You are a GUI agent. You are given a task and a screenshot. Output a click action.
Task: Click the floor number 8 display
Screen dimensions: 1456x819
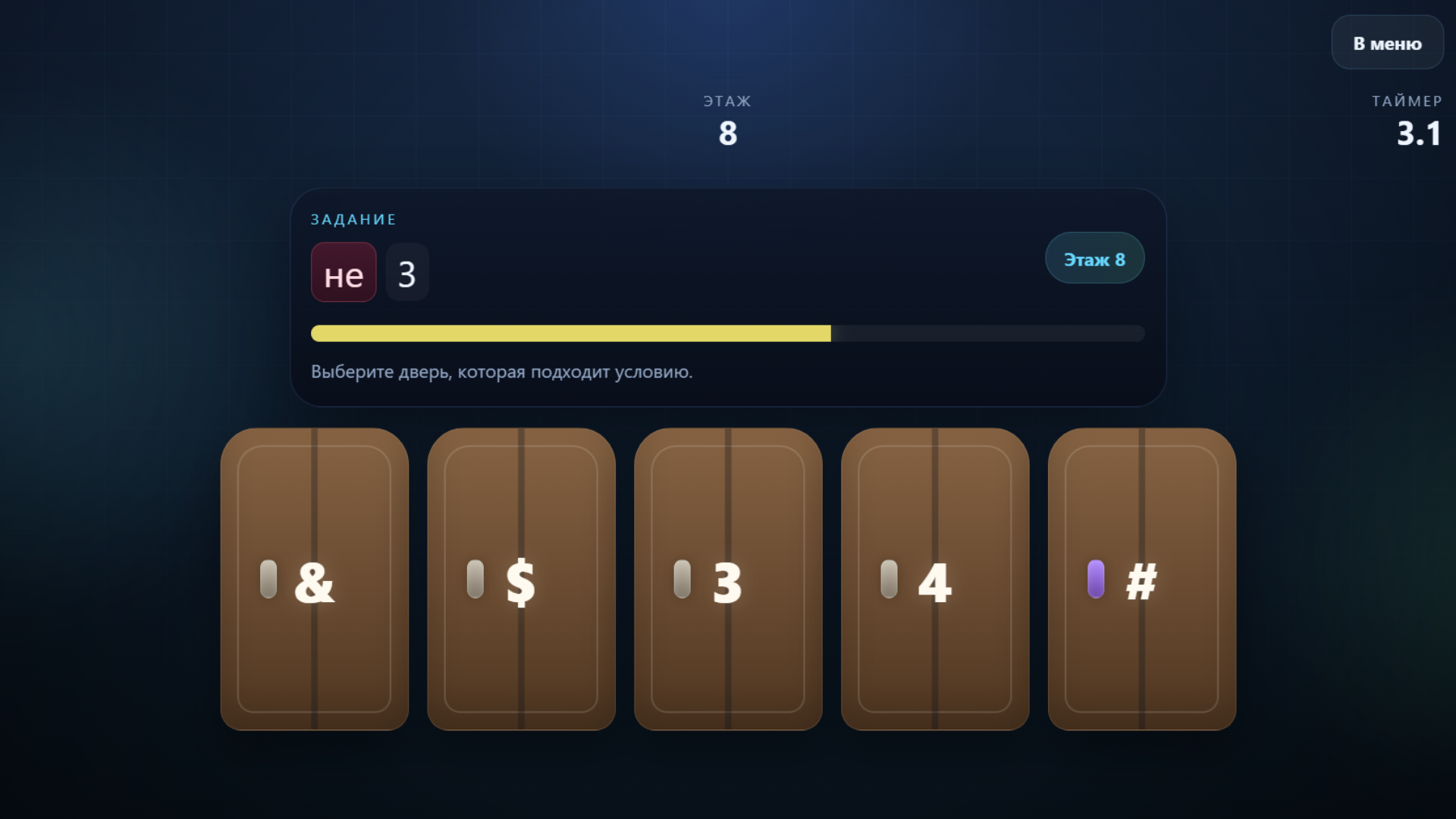tap(727, 133)
